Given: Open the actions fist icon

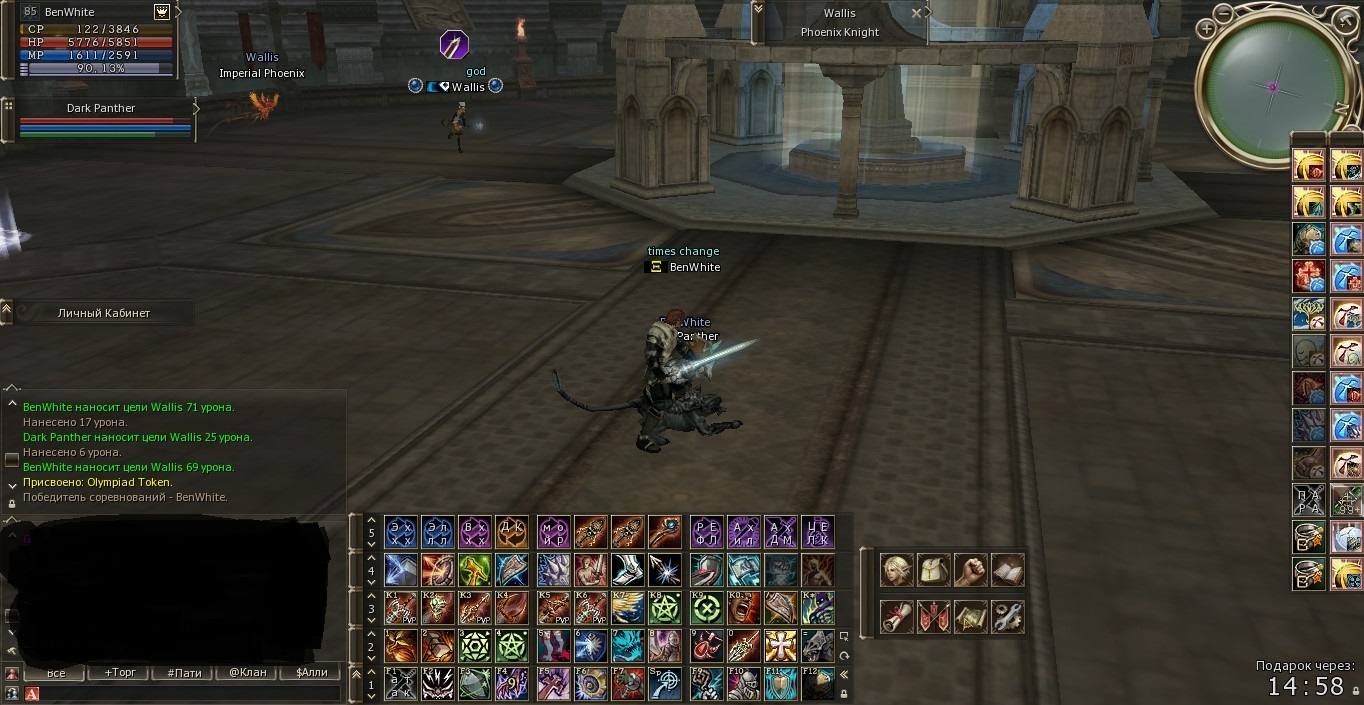Looking at the screenshot, I should pyautogui.click(x=970, y=570).
